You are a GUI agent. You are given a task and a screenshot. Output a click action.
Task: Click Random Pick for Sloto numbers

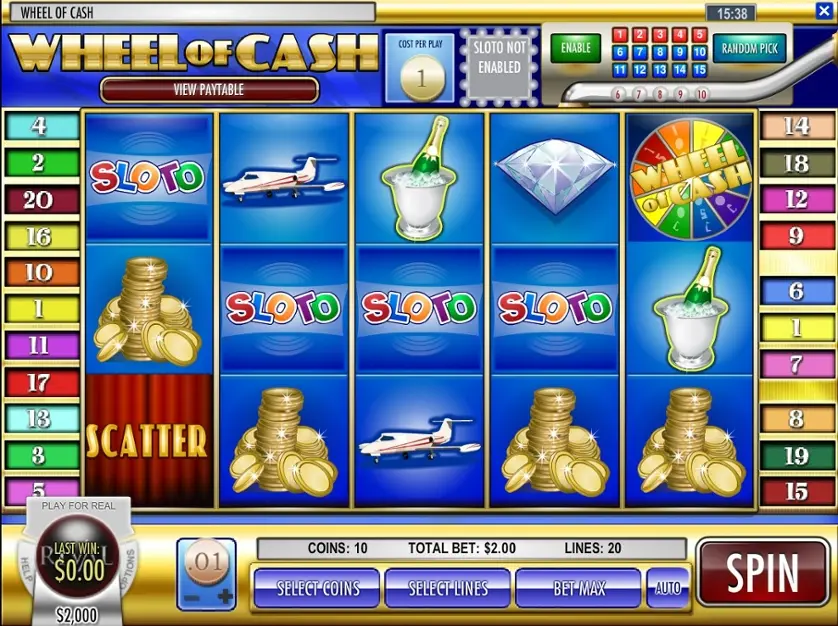(750, 48)
